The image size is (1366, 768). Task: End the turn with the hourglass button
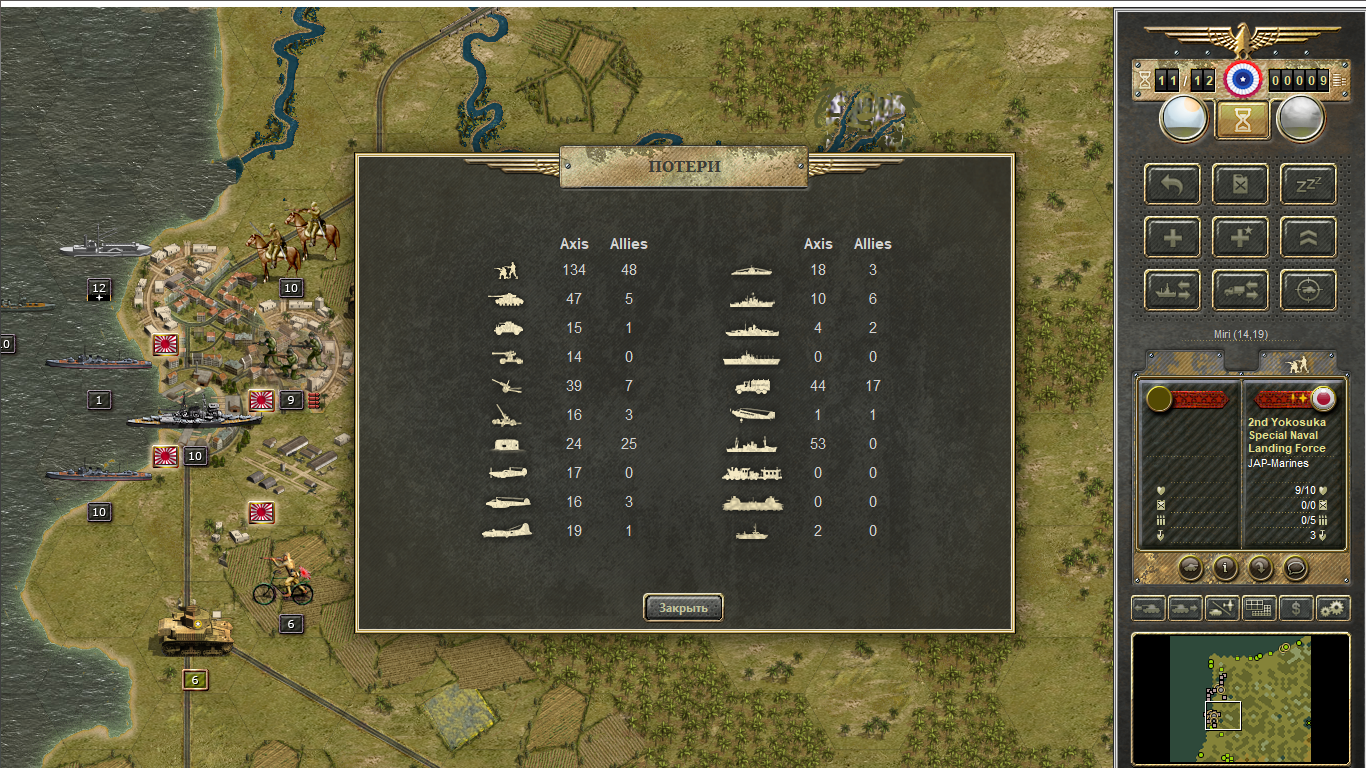pyautogui.click(x=1241, y=120)
